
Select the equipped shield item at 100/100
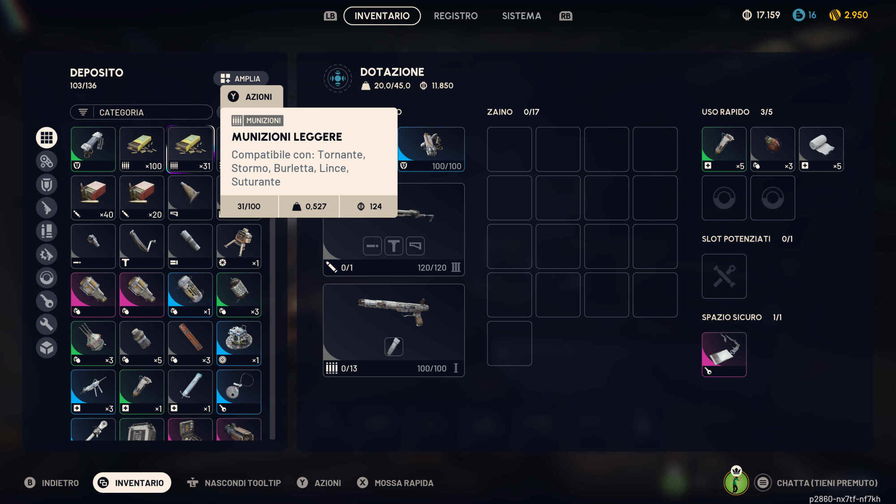click(432, 148)
